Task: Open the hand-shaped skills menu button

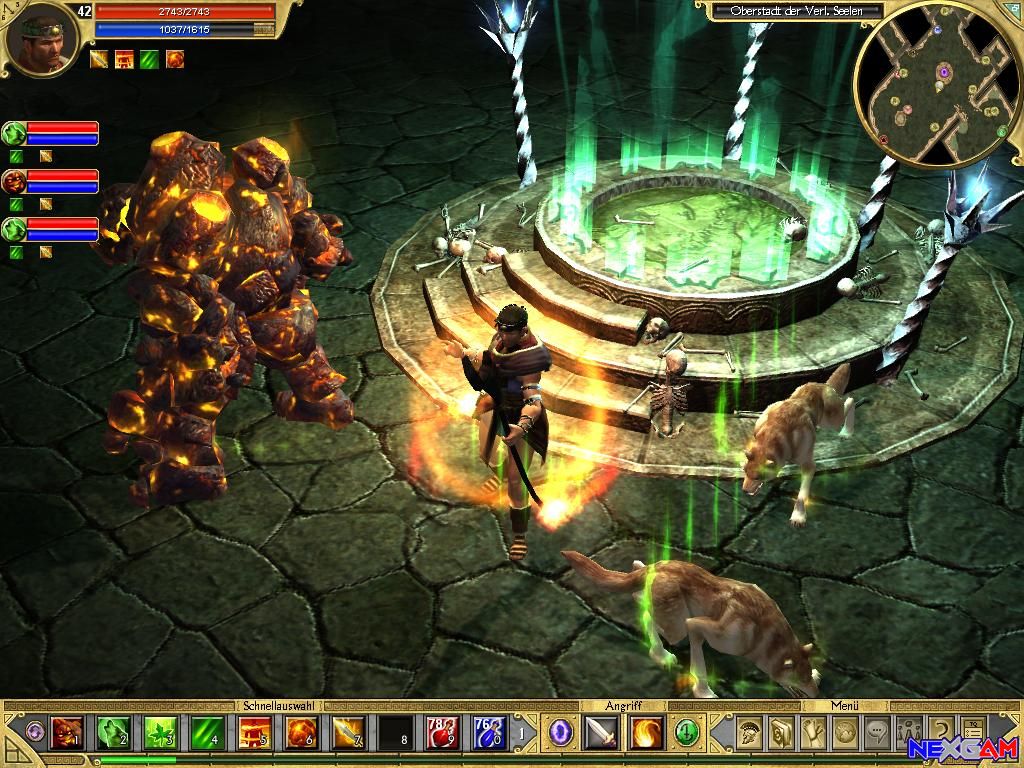Action: 812,734
